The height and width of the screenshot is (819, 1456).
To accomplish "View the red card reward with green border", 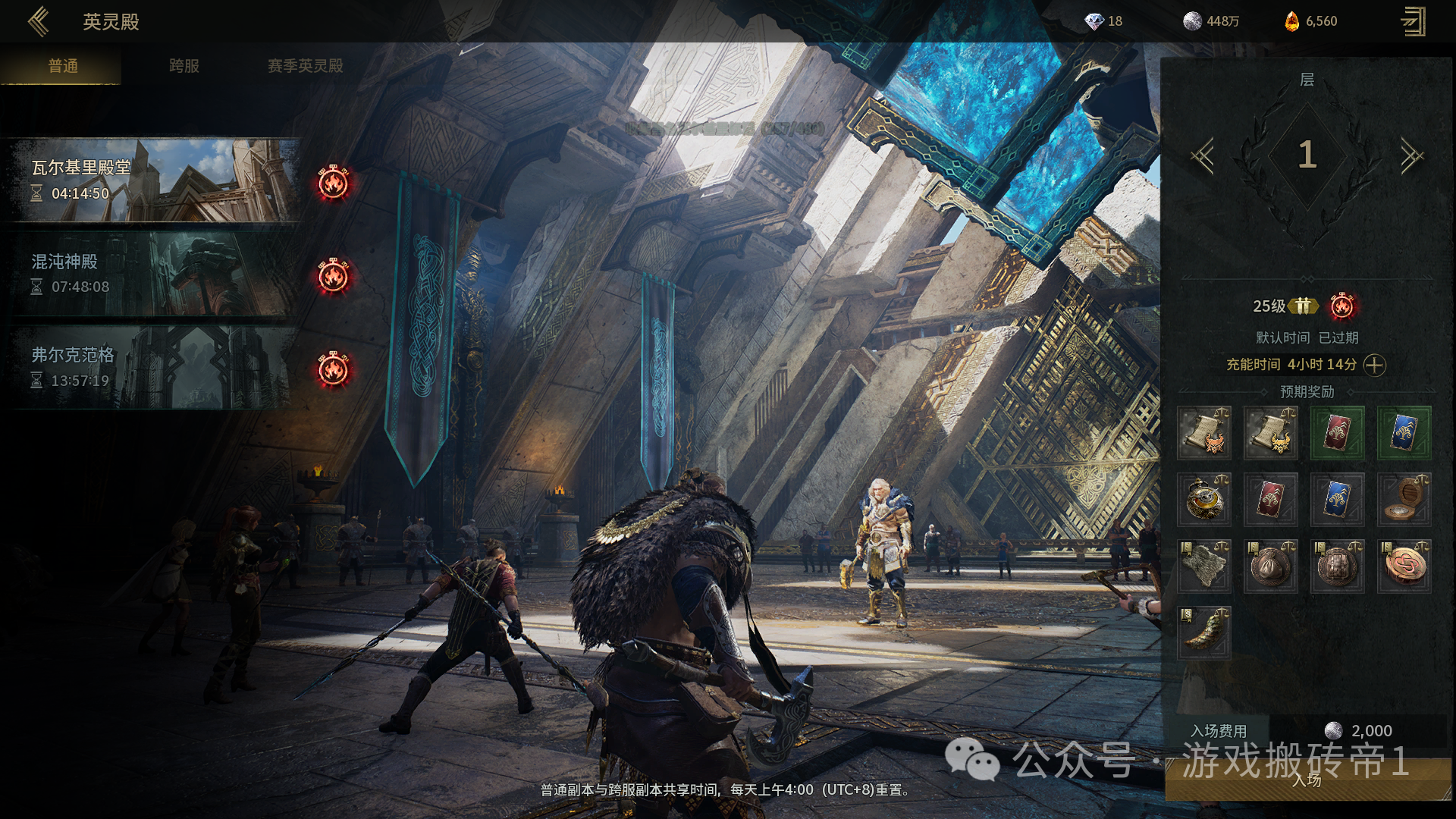I will (x=1337, y=433).
